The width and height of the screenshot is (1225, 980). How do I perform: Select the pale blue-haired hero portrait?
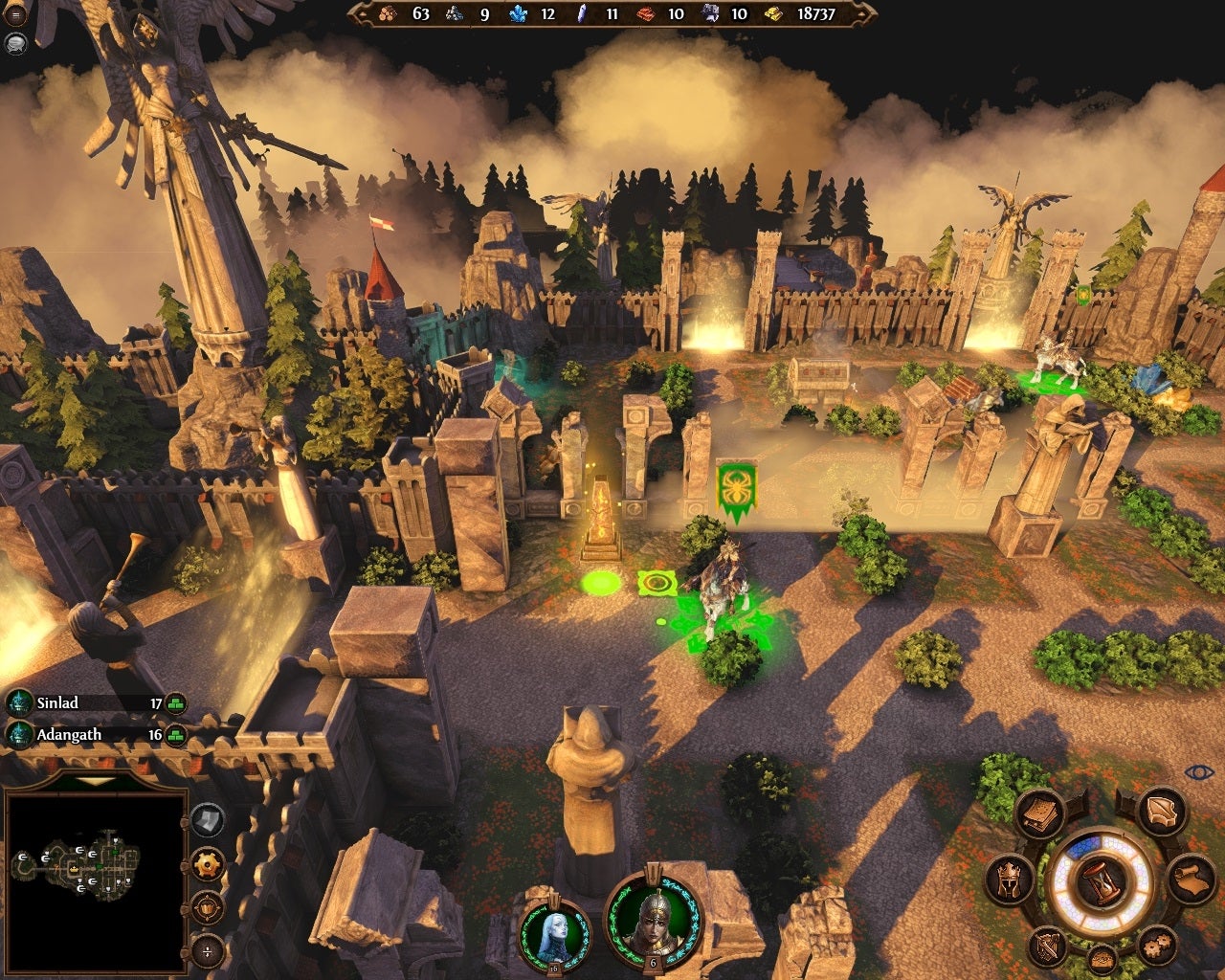click(x=554, y=931)
